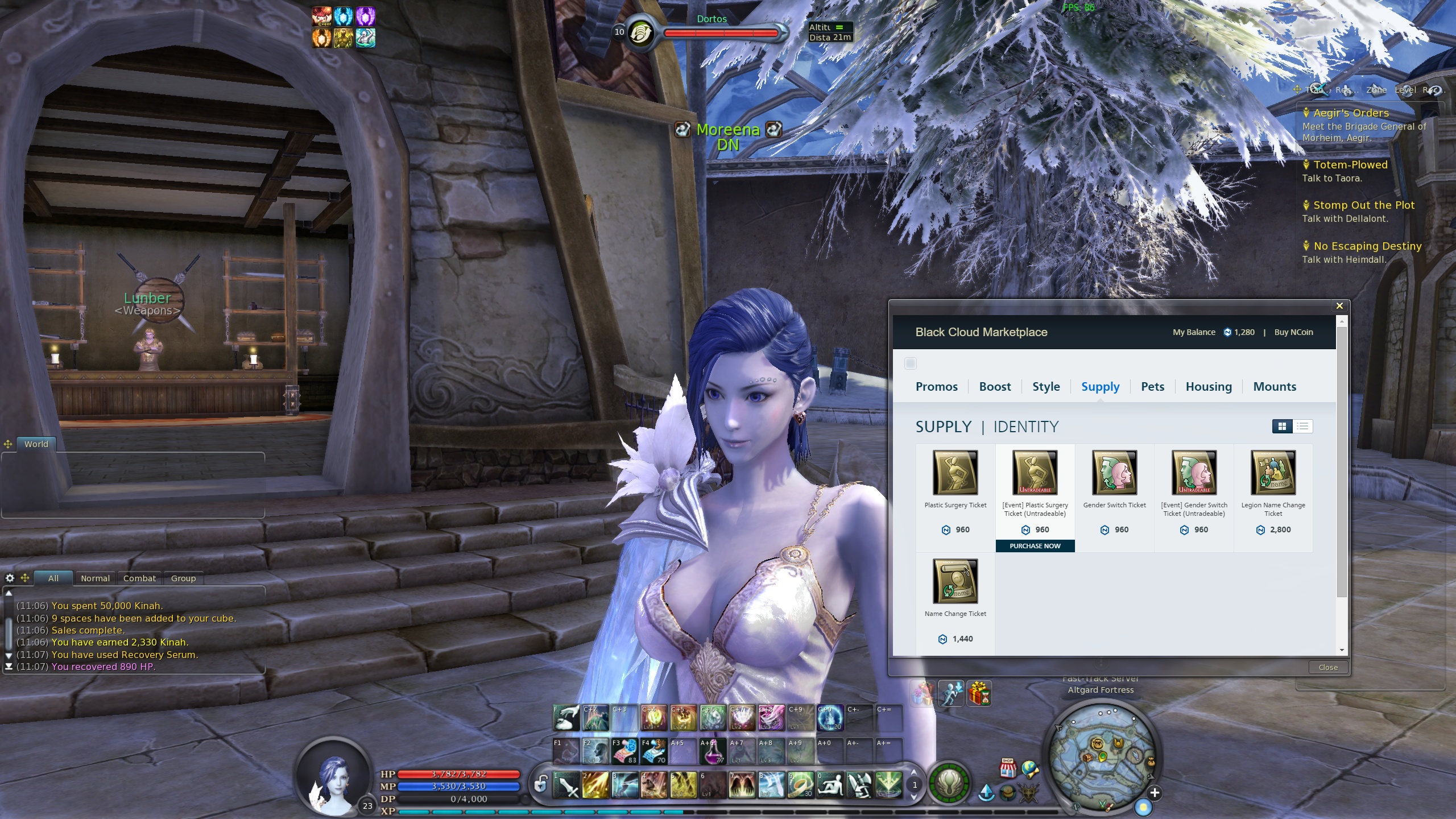Open the shop icon near the minimap
Viewport: 1456px width, 819px height.
coord(1008,768)
